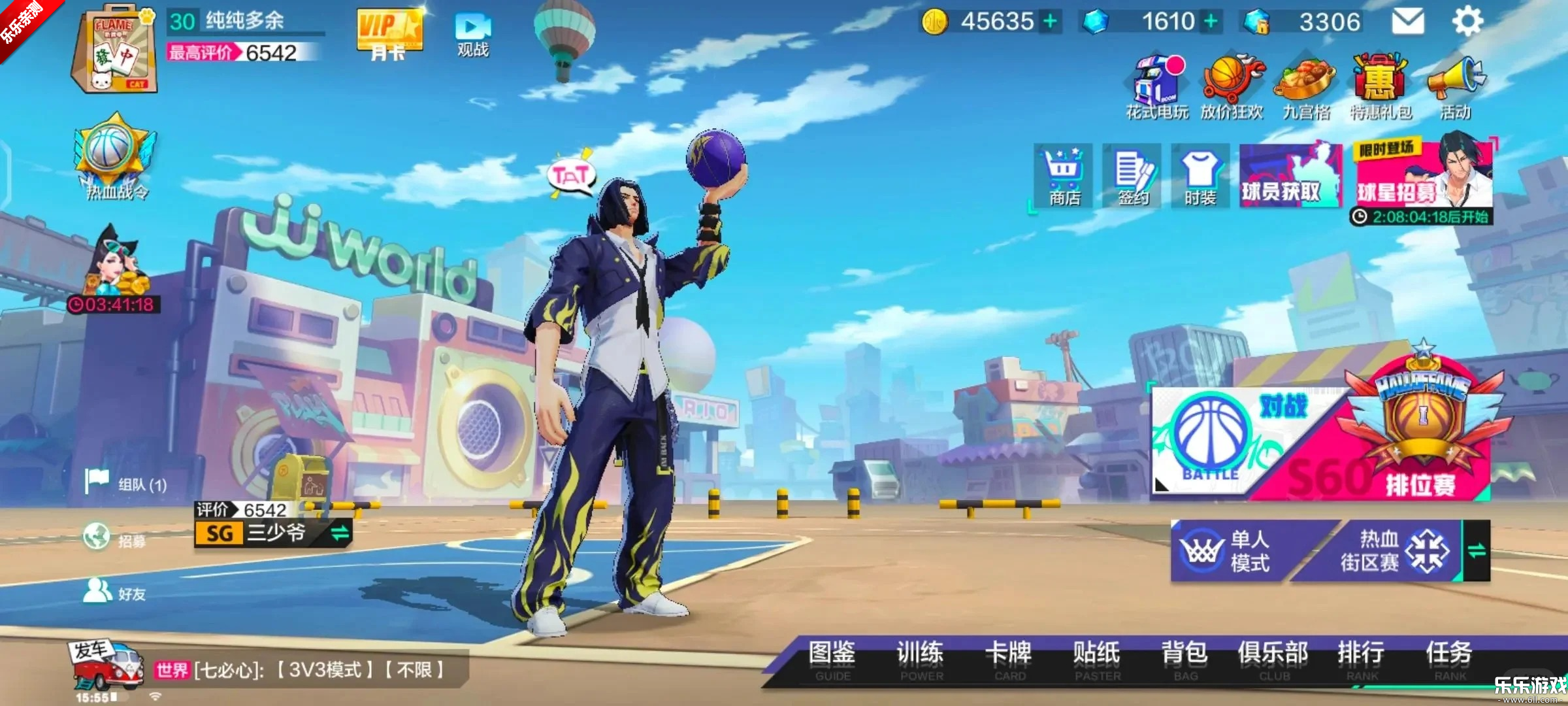1568x706 pixels.
Task: Open the 热血战令 battle pass
Action: coord(116,157)
